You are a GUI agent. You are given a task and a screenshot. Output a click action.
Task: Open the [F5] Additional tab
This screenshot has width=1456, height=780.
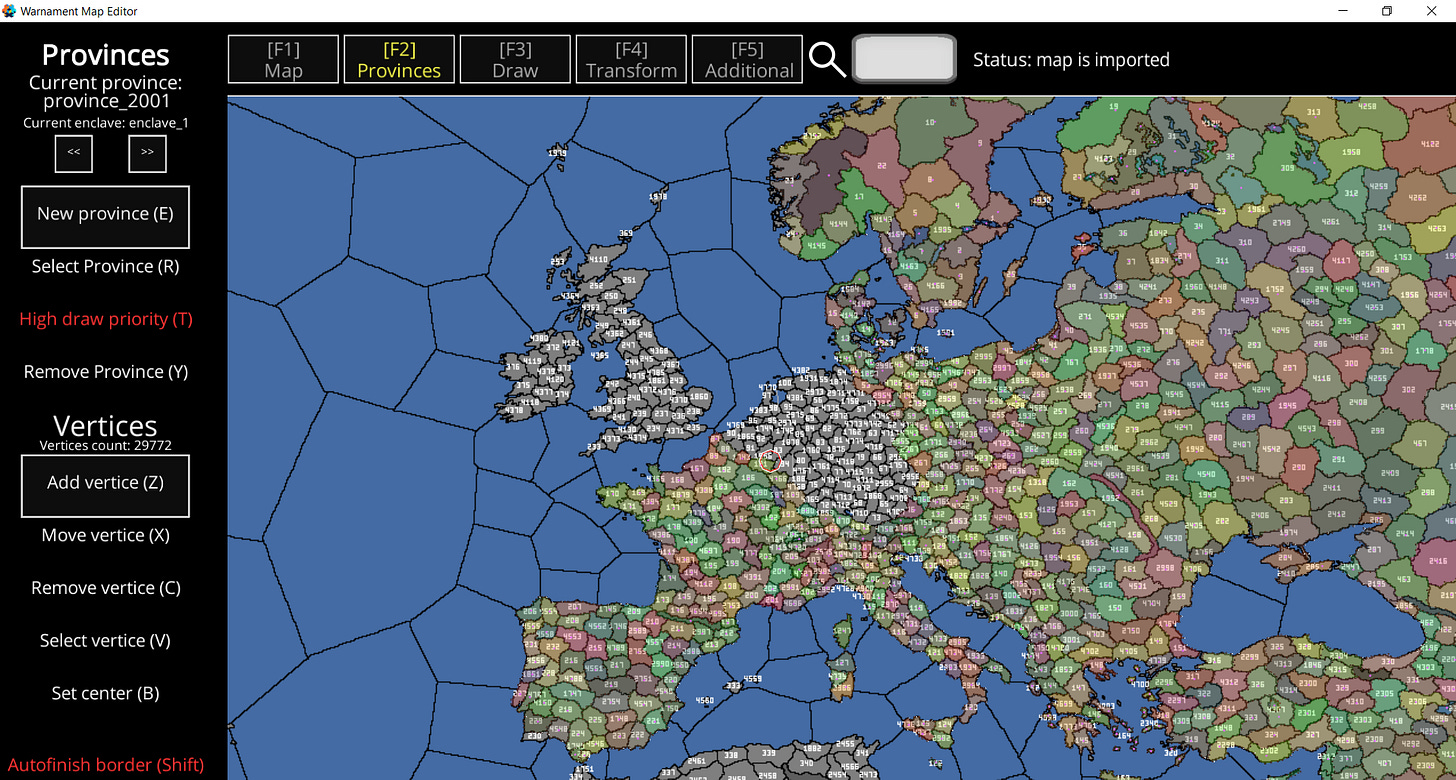[747, 59]
